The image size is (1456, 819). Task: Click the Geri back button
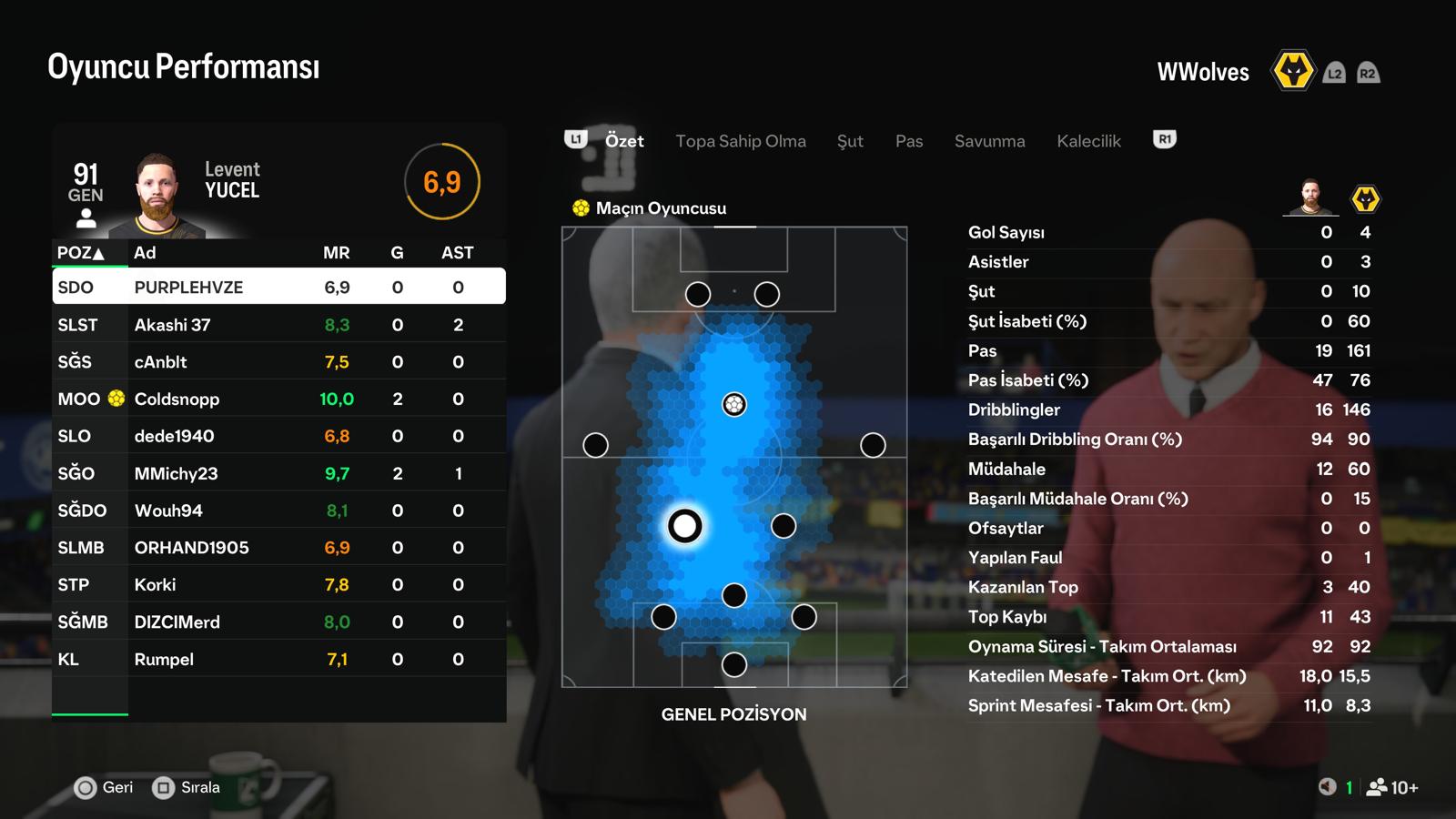104,787
